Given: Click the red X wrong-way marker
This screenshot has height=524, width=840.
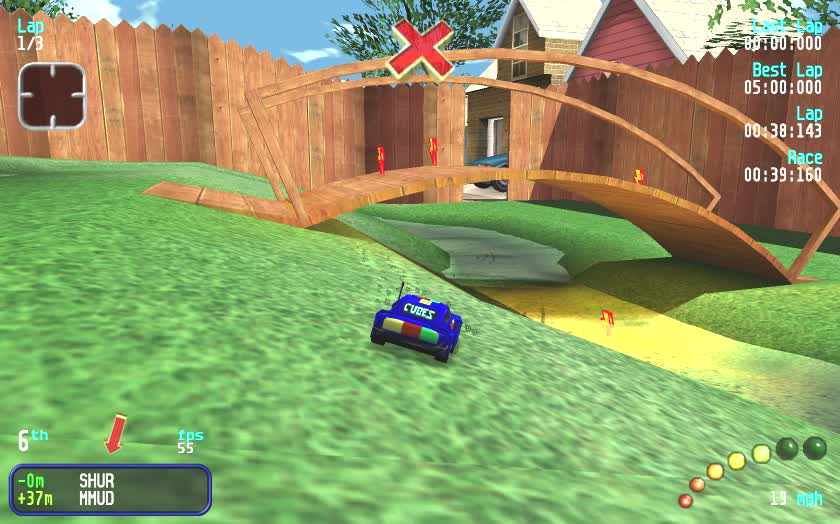Looking at the screenshot, I should point(421,48).
